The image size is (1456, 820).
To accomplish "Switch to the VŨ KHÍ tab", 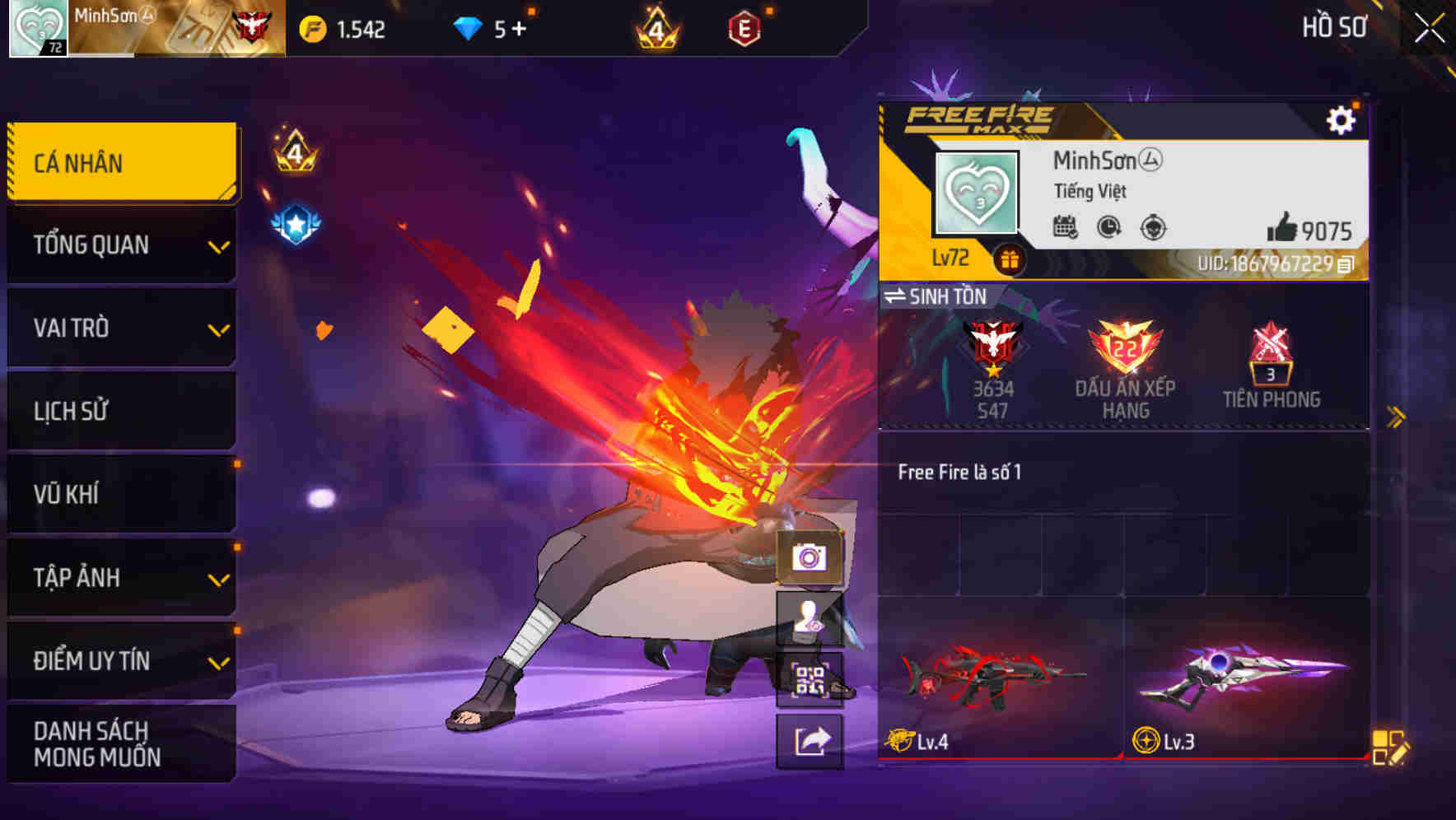I will pyautogui.click(x=122, y=494).
